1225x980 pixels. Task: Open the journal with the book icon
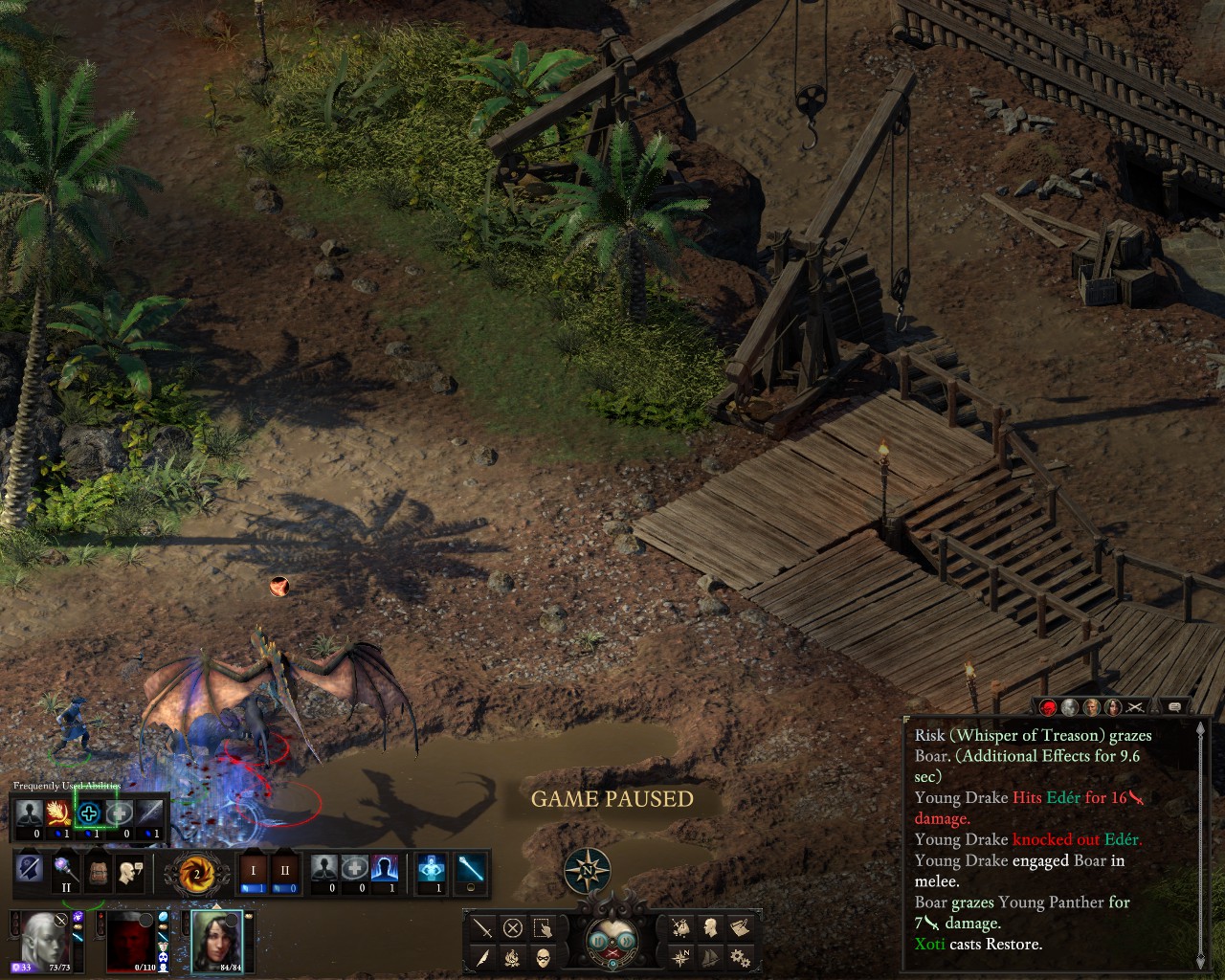(739, 927)
